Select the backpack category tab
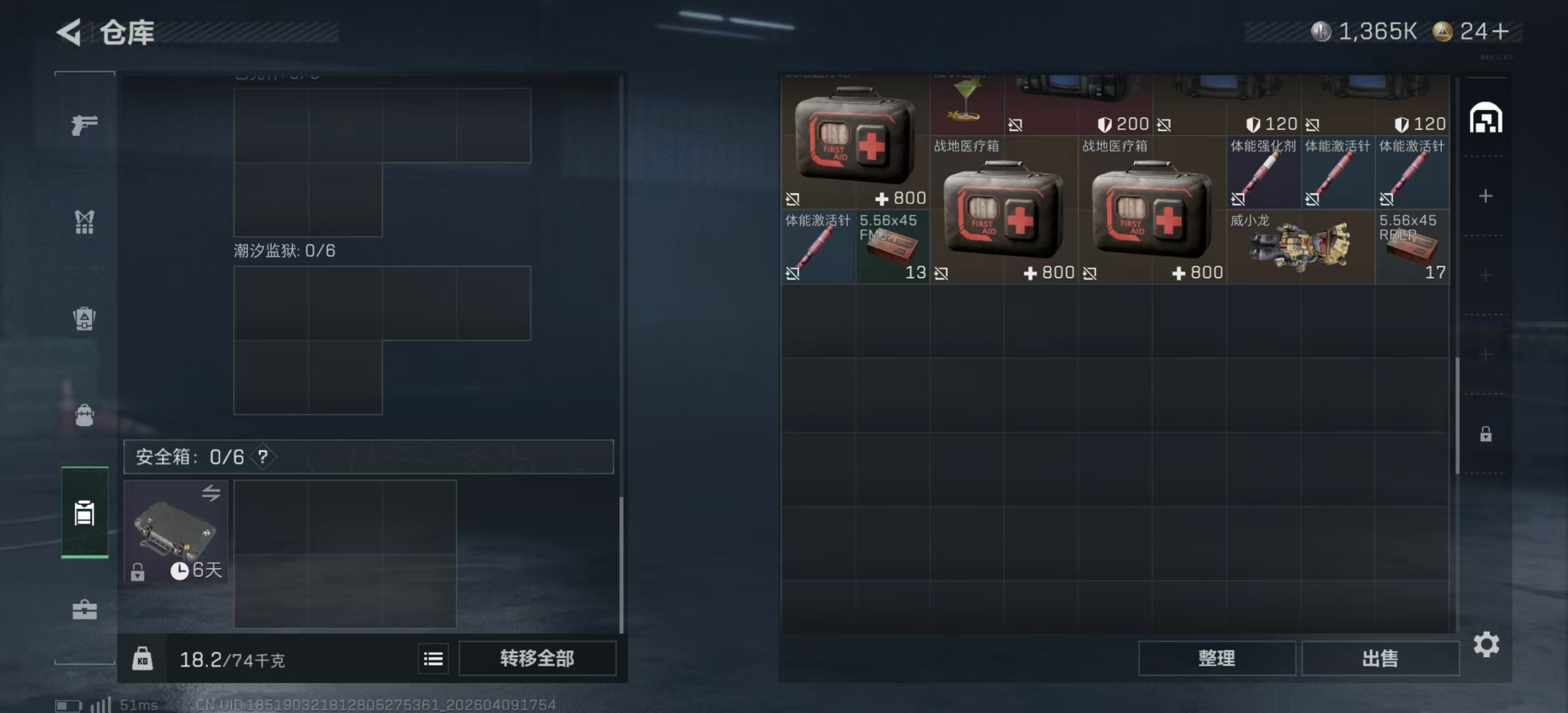The height and width of the screenshot is (713, 1568). point(84,415)
